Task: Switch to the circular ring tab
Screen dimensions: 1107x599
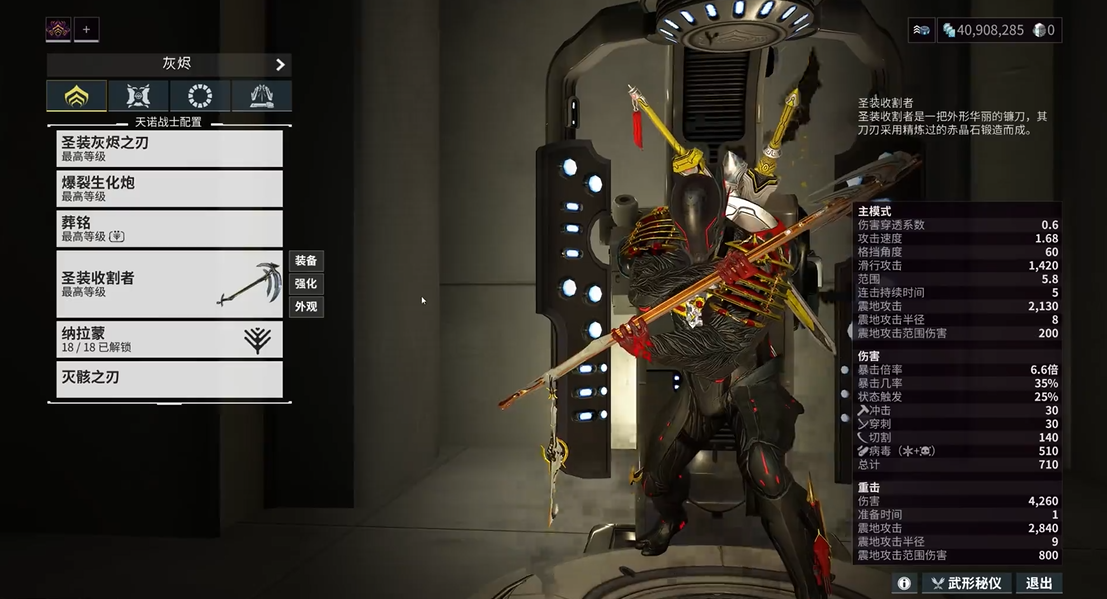Action: 200,96
